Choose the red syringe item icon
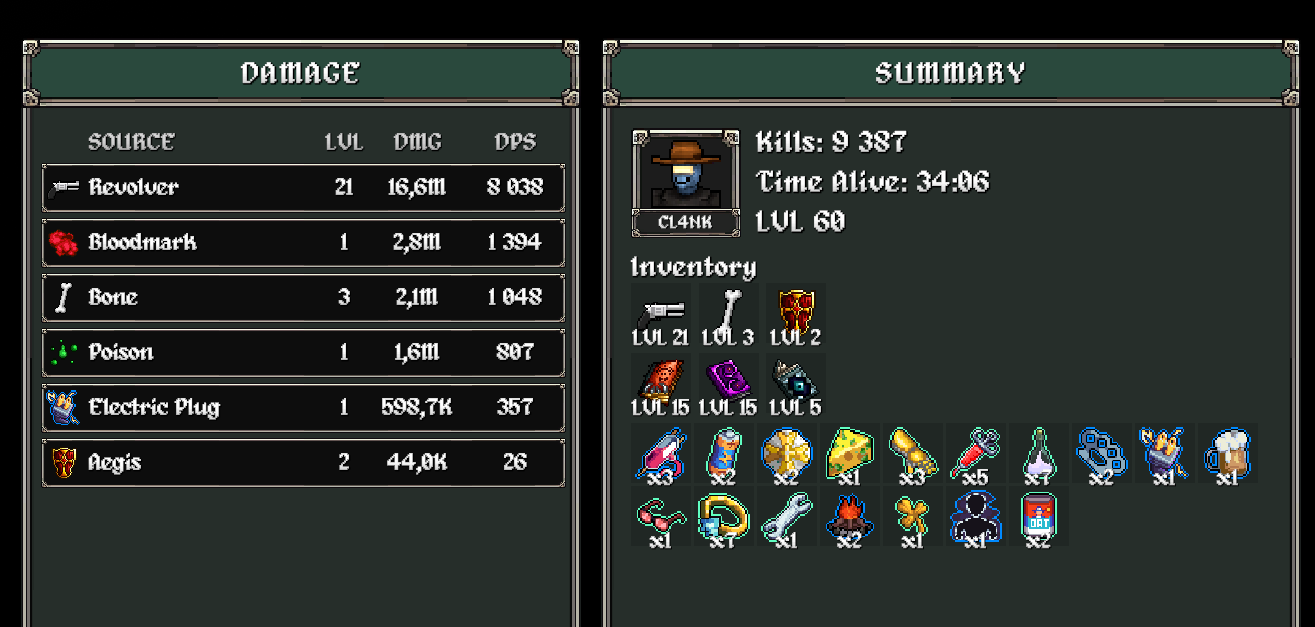 click(x=972, y=454)
